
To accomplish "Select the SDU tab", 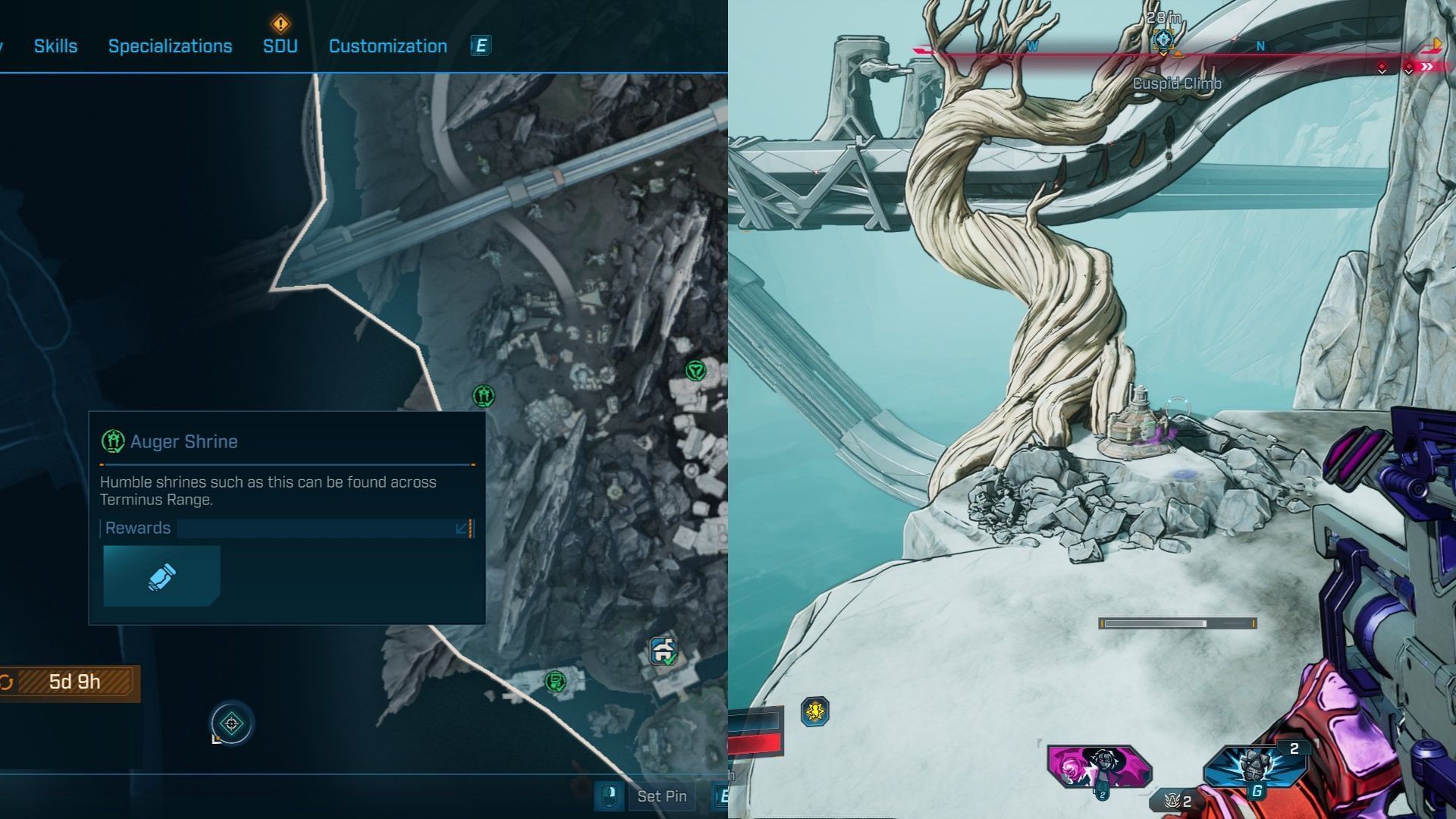I will tap(280, 46).
